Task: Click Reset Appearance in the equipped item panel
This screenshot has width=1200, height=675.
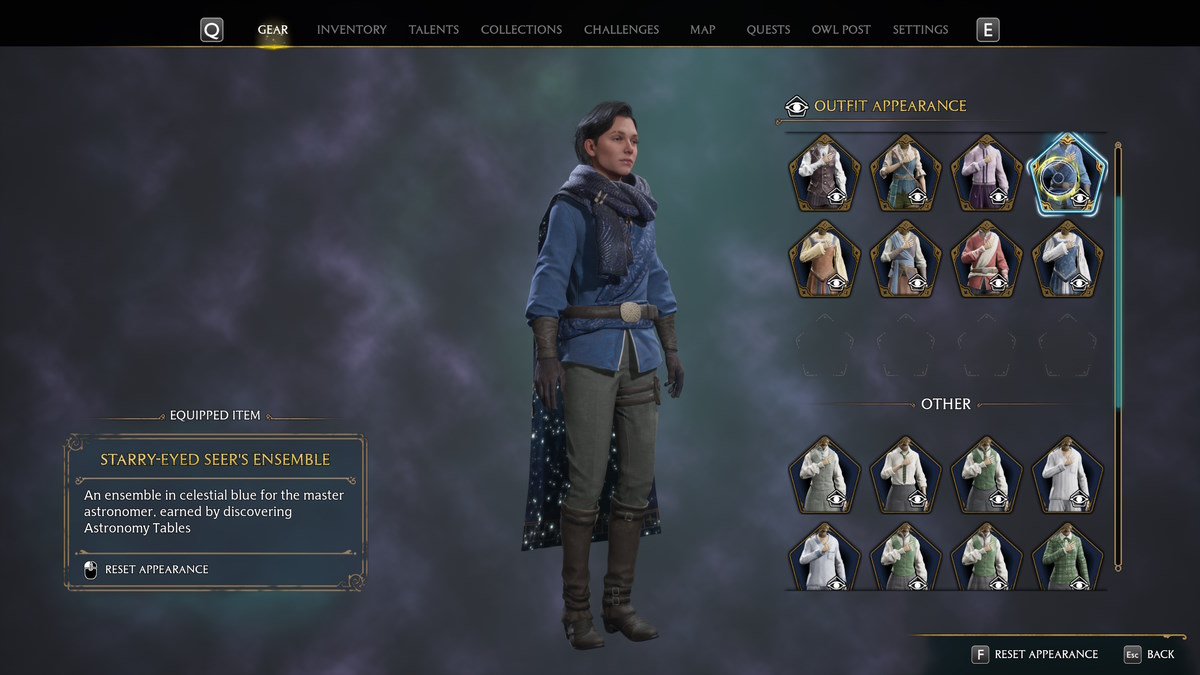Action: click(156, 570)
